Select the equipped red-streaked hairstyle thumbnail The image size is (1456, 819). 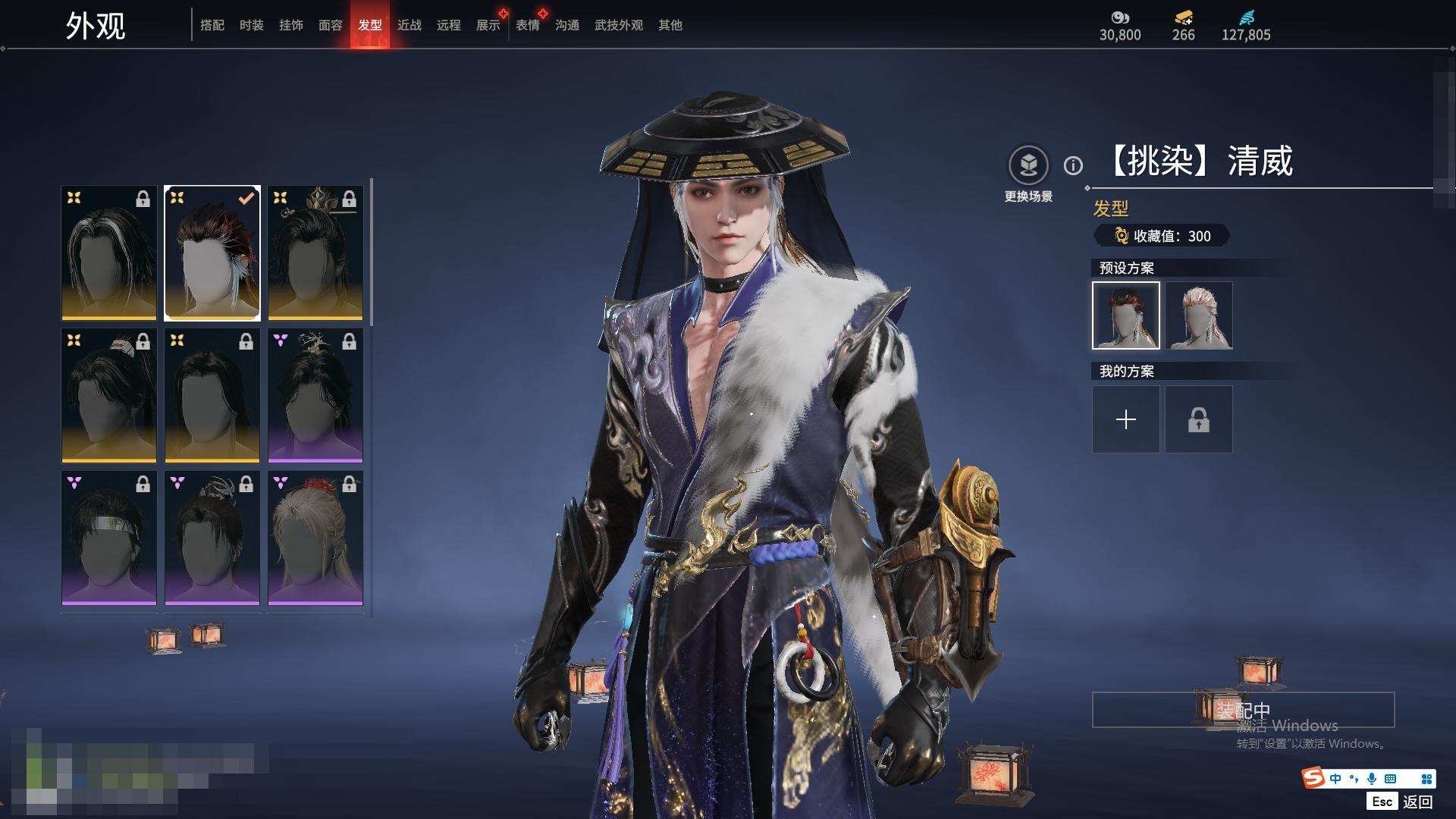[x=212, y=253]
